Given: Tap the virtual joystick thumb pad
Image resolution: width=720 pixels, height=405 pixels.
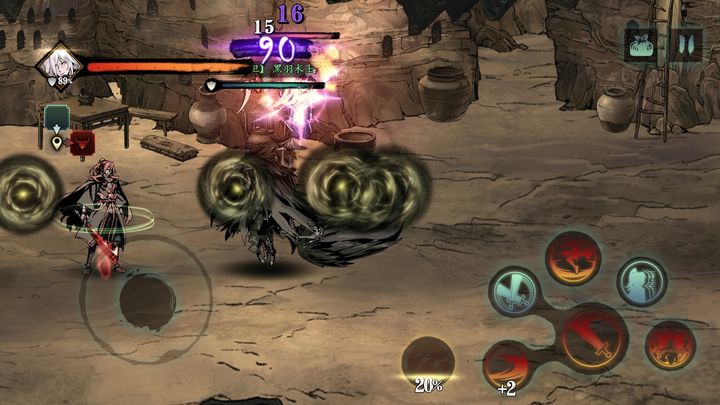Looking at the screenshot, I should (x=146, y=298).
